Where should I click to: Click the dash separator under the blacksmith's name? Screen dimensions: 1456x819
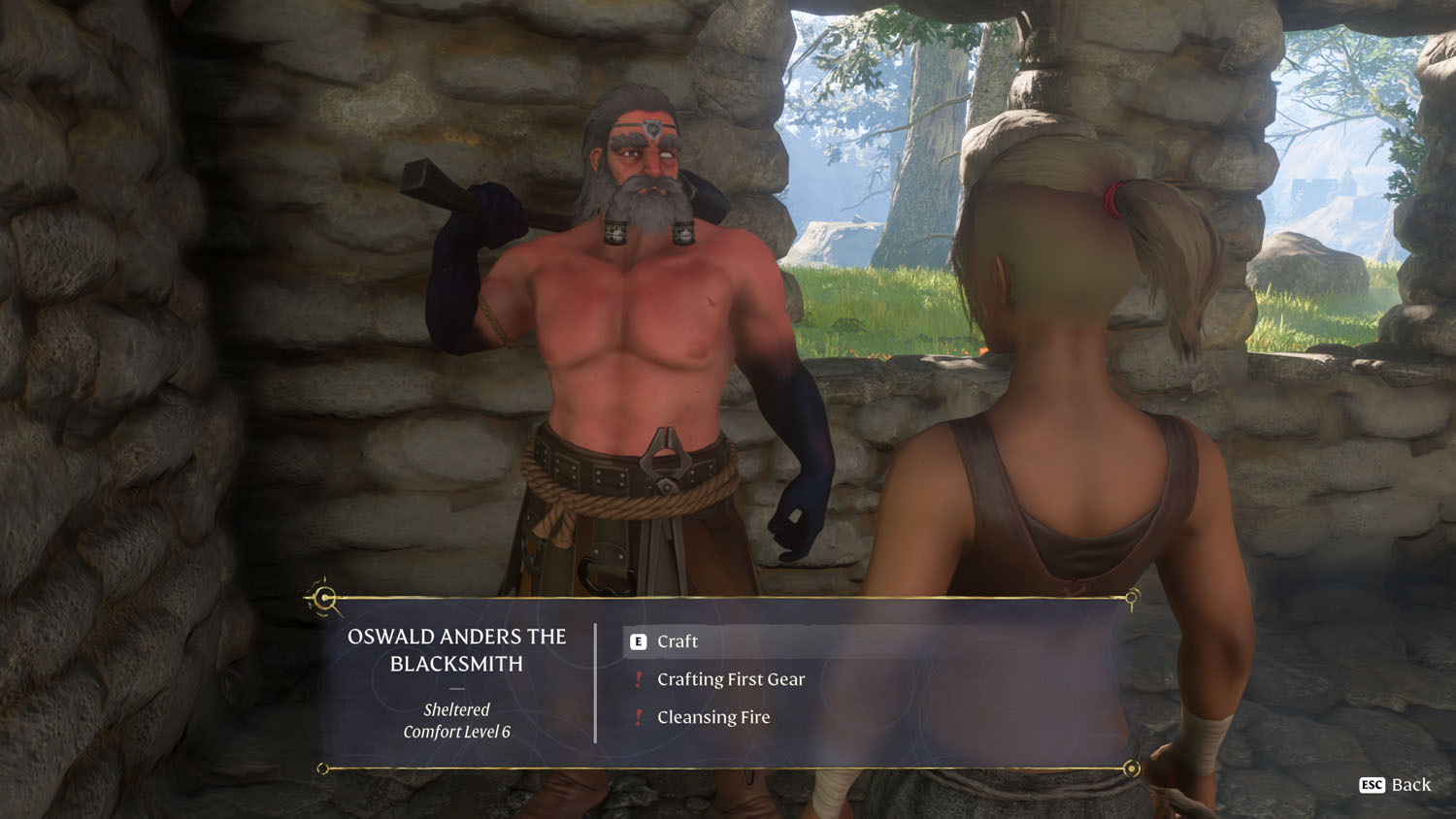[456, 689]
